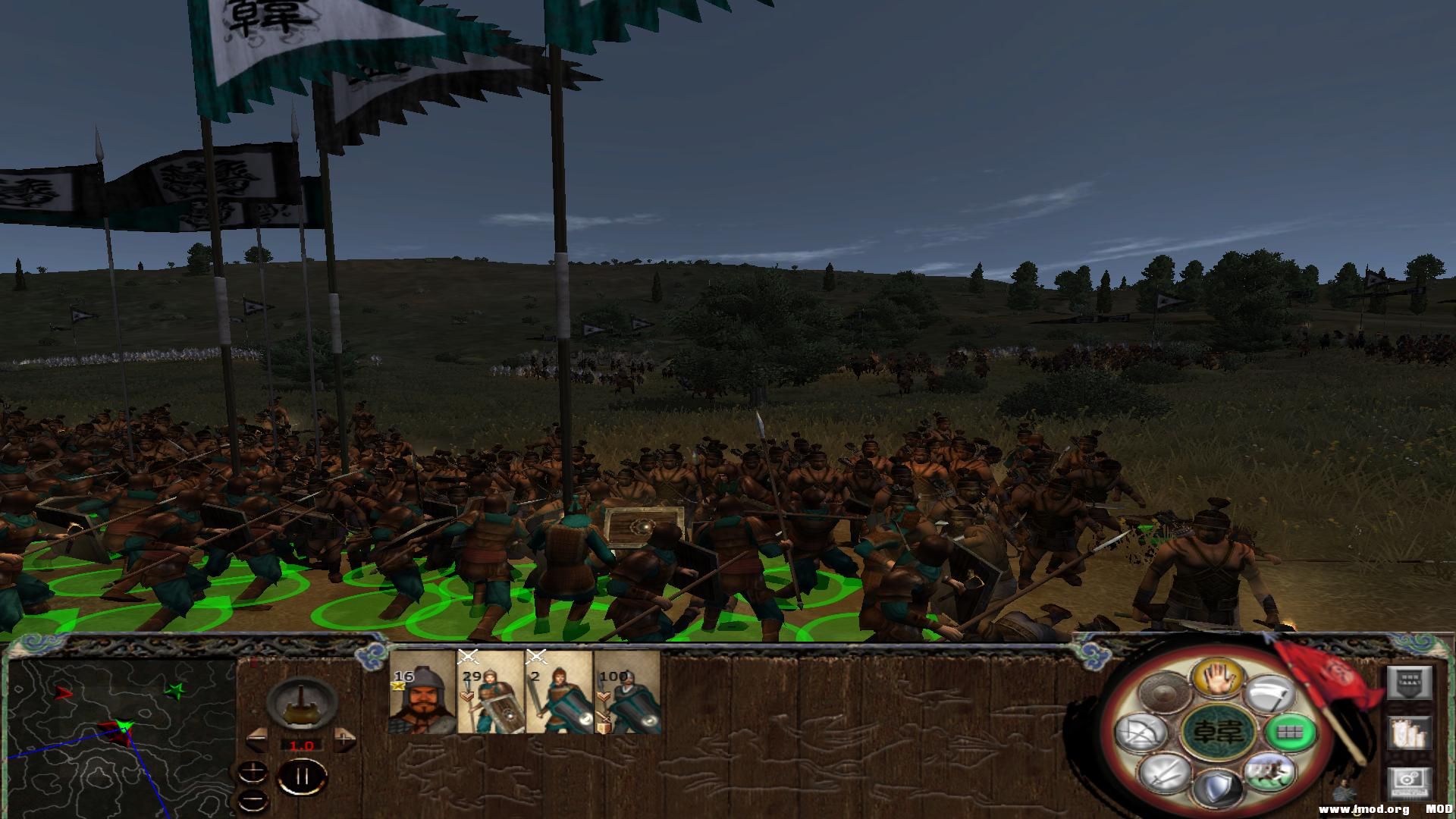Toggle guard mode with the shield icon
Image resolution: width=1456 pixels, height=819 pixels.
(x=1216, y=789)
